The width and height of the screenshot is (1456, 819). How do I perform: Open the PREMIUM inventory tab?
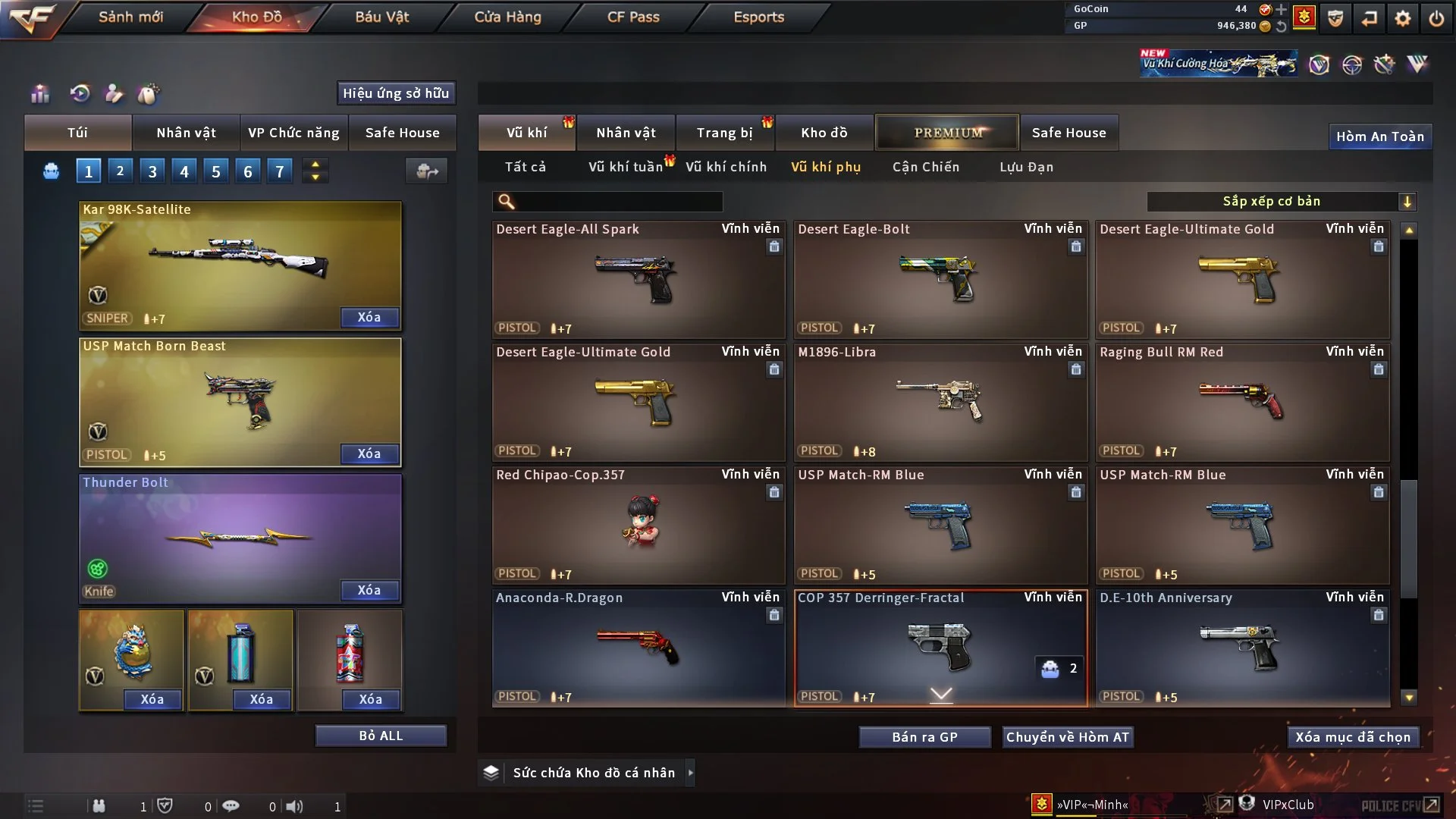click(x=947, y=133)
